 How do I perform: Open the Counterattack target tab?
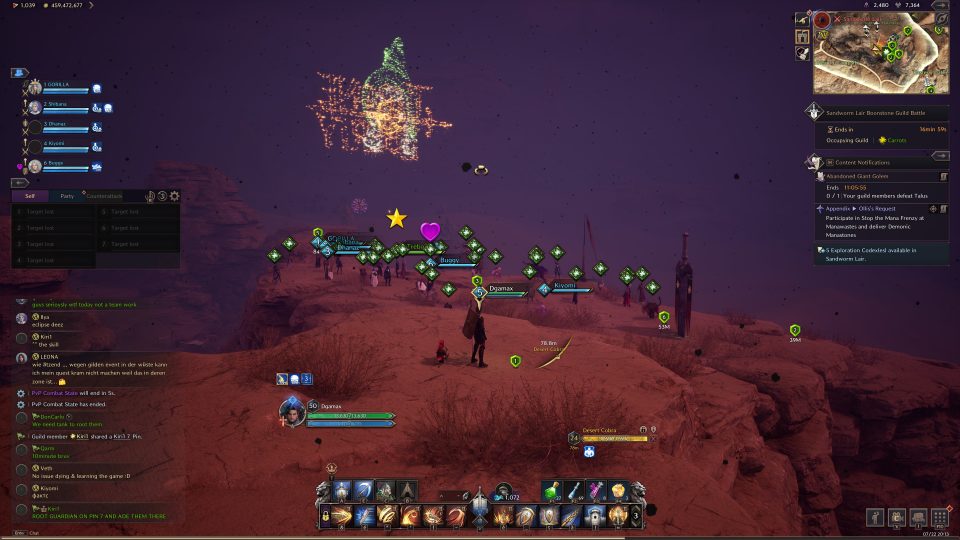coord(104,196)
